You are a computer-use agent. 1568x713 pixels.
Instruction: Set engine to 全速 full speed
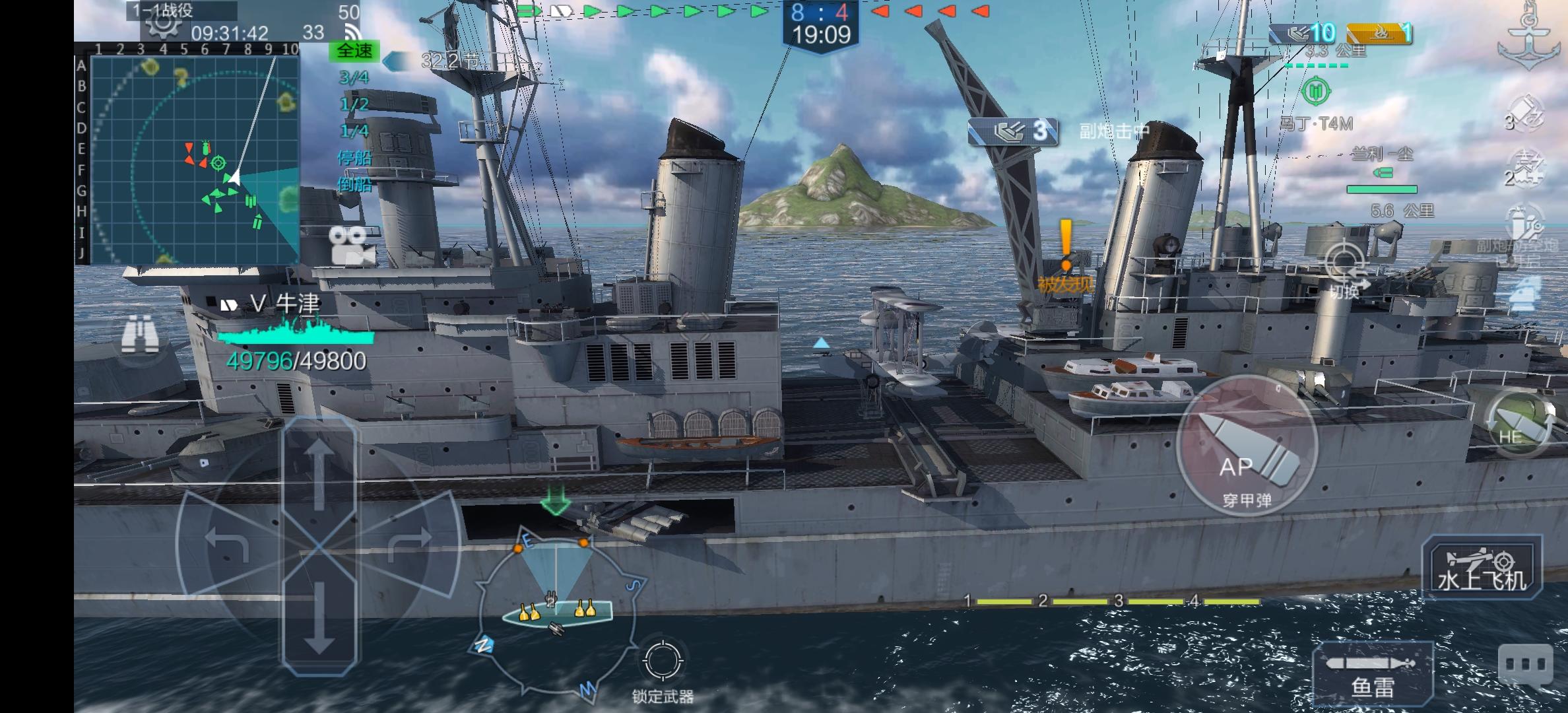(x=354, y=51)
